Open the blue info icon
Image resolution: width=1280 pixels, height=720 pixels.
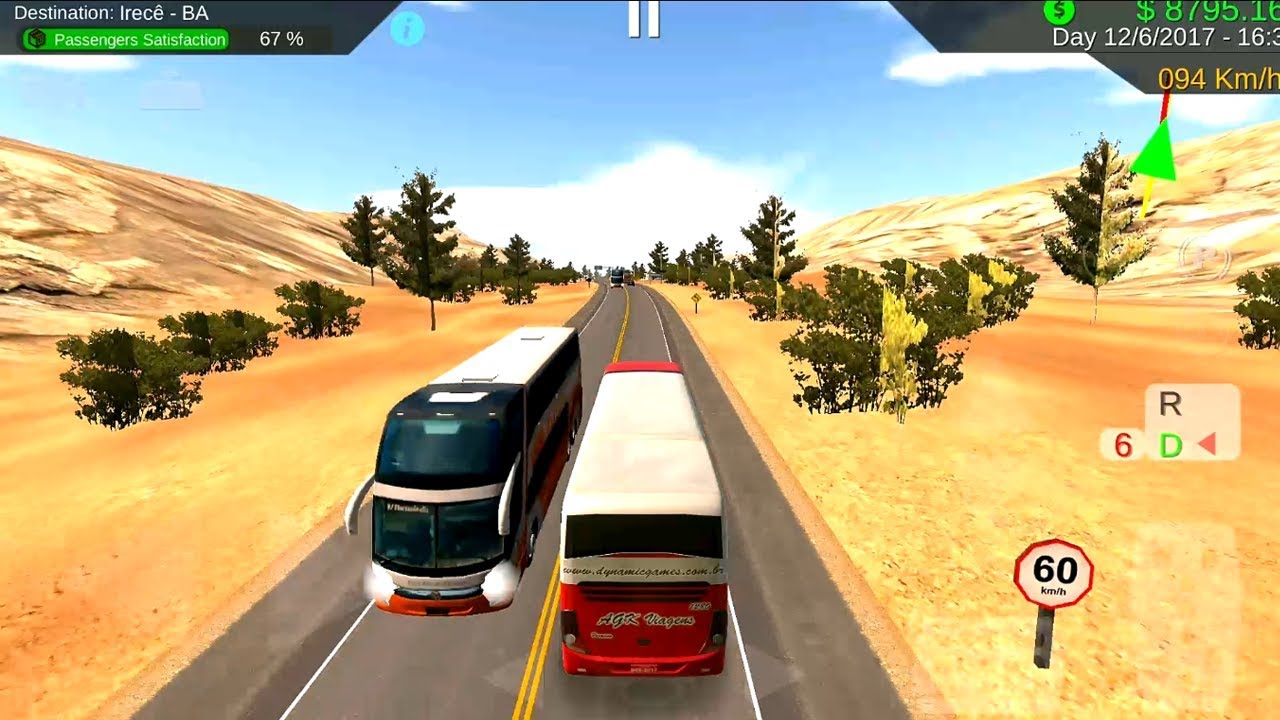pos(407,28)
